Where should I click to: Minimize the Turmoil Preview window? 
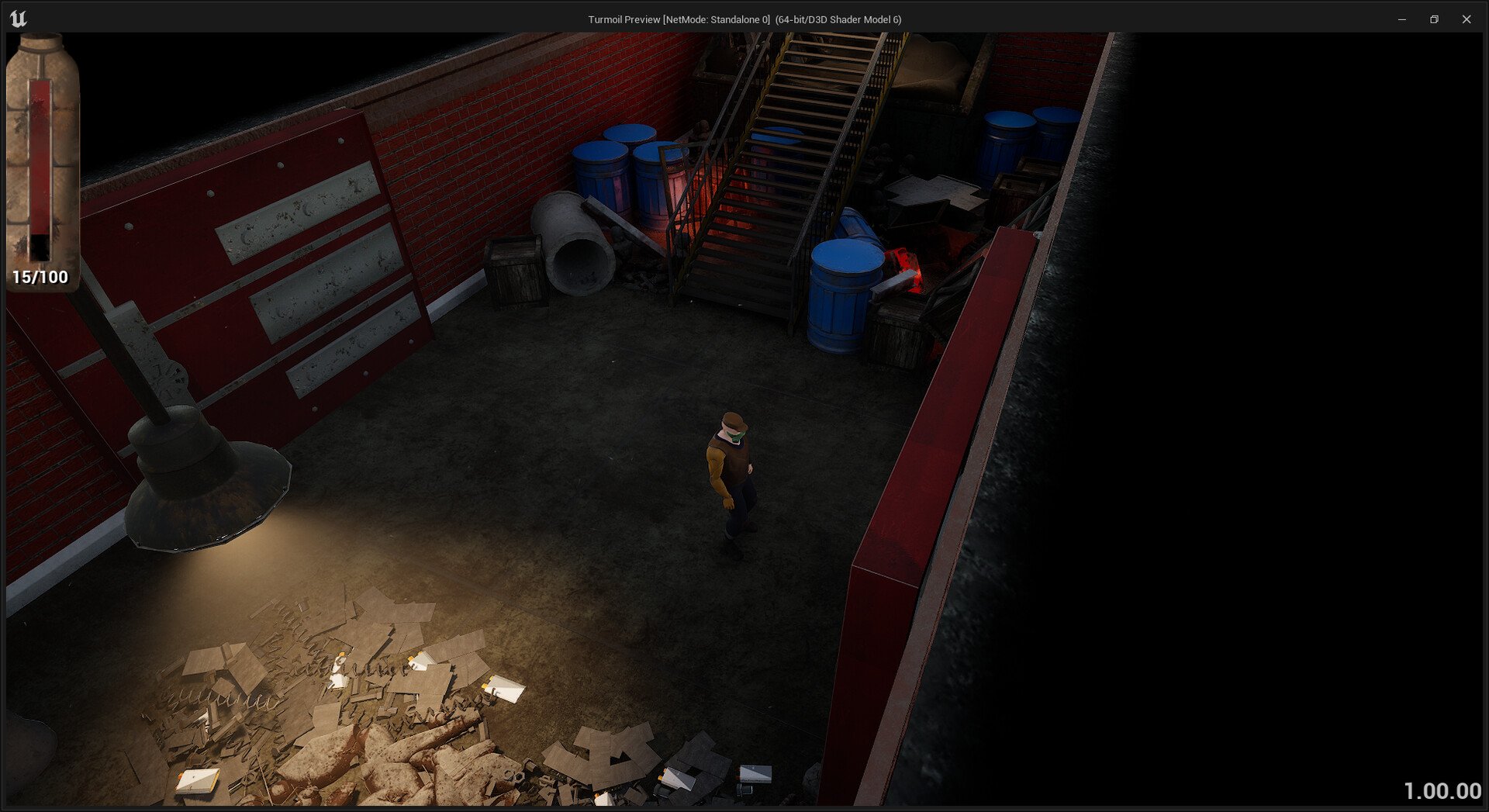(x=1401, y=19)
